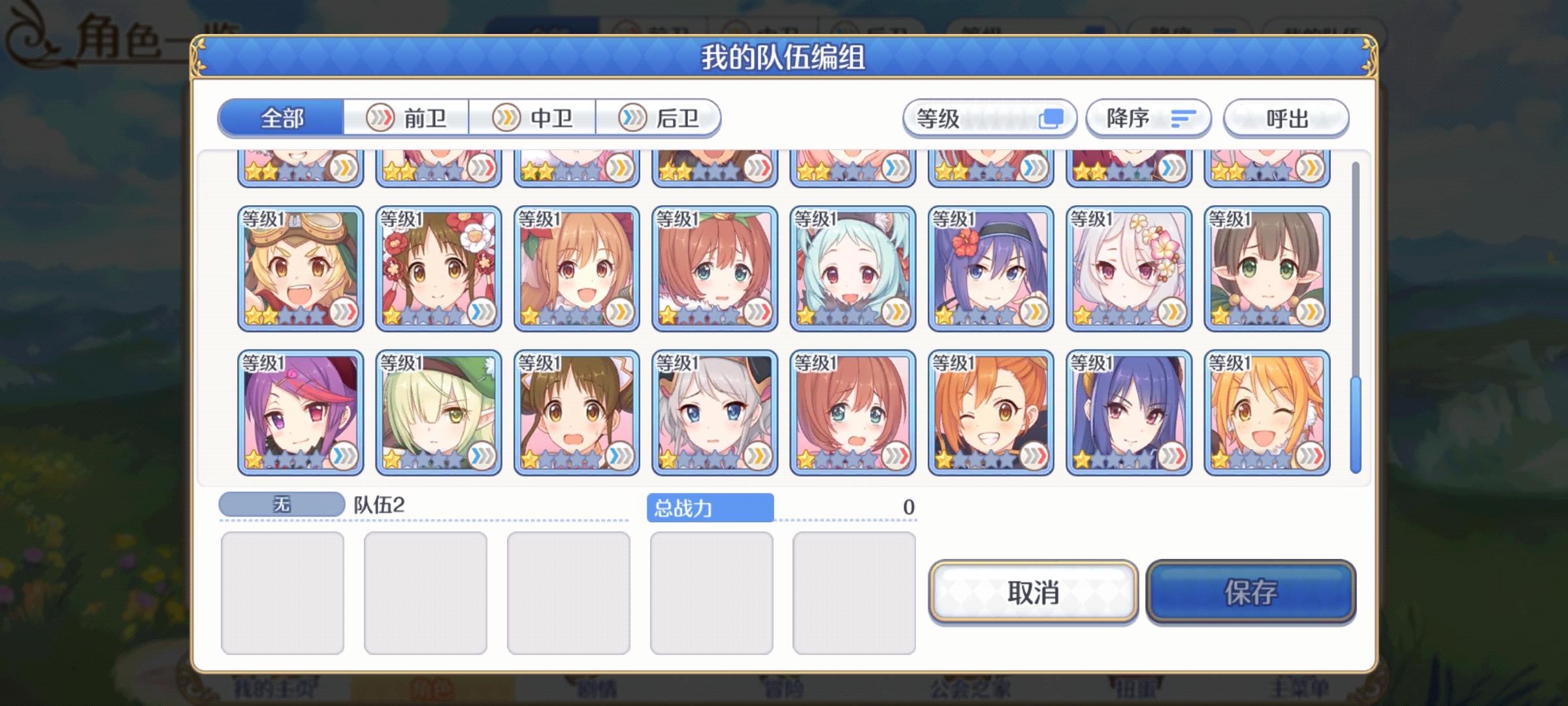Viewport: 1568px width, 706px height.
Task: Click the first empty team slot
Action: tap(284, 590)
